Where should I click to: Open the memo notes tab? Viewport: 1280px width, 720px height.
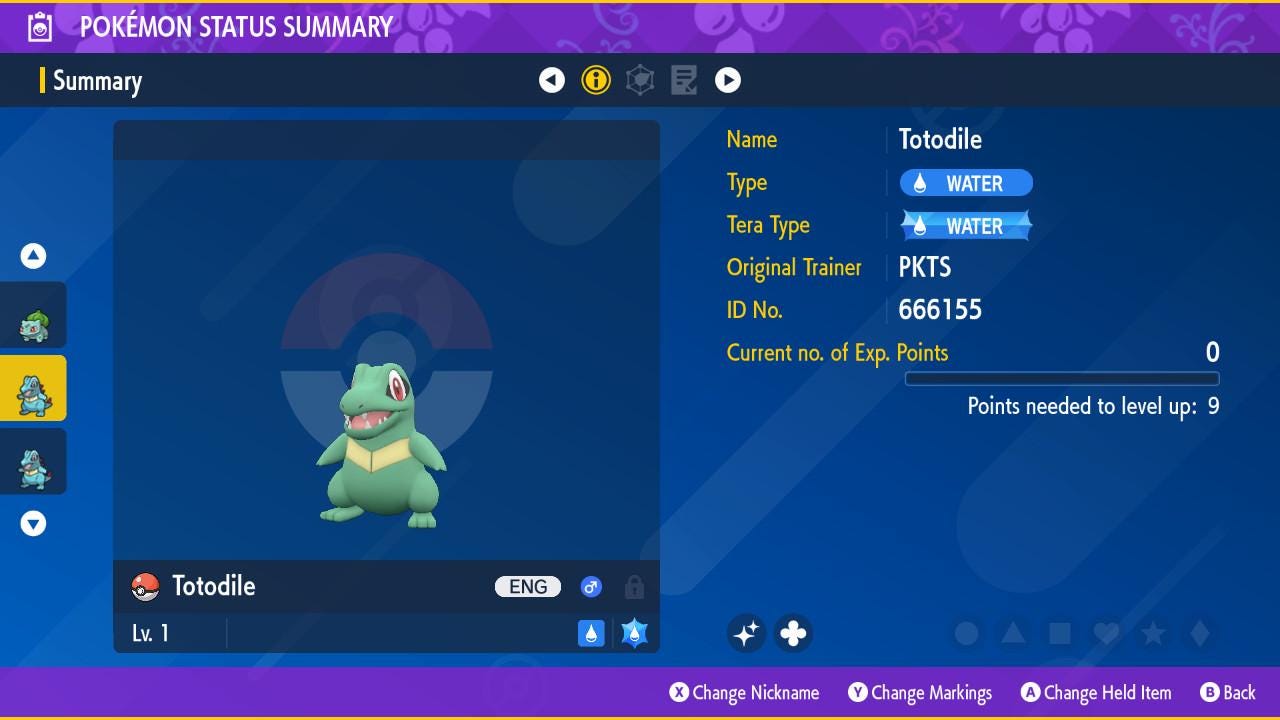[x=684, y=80]
